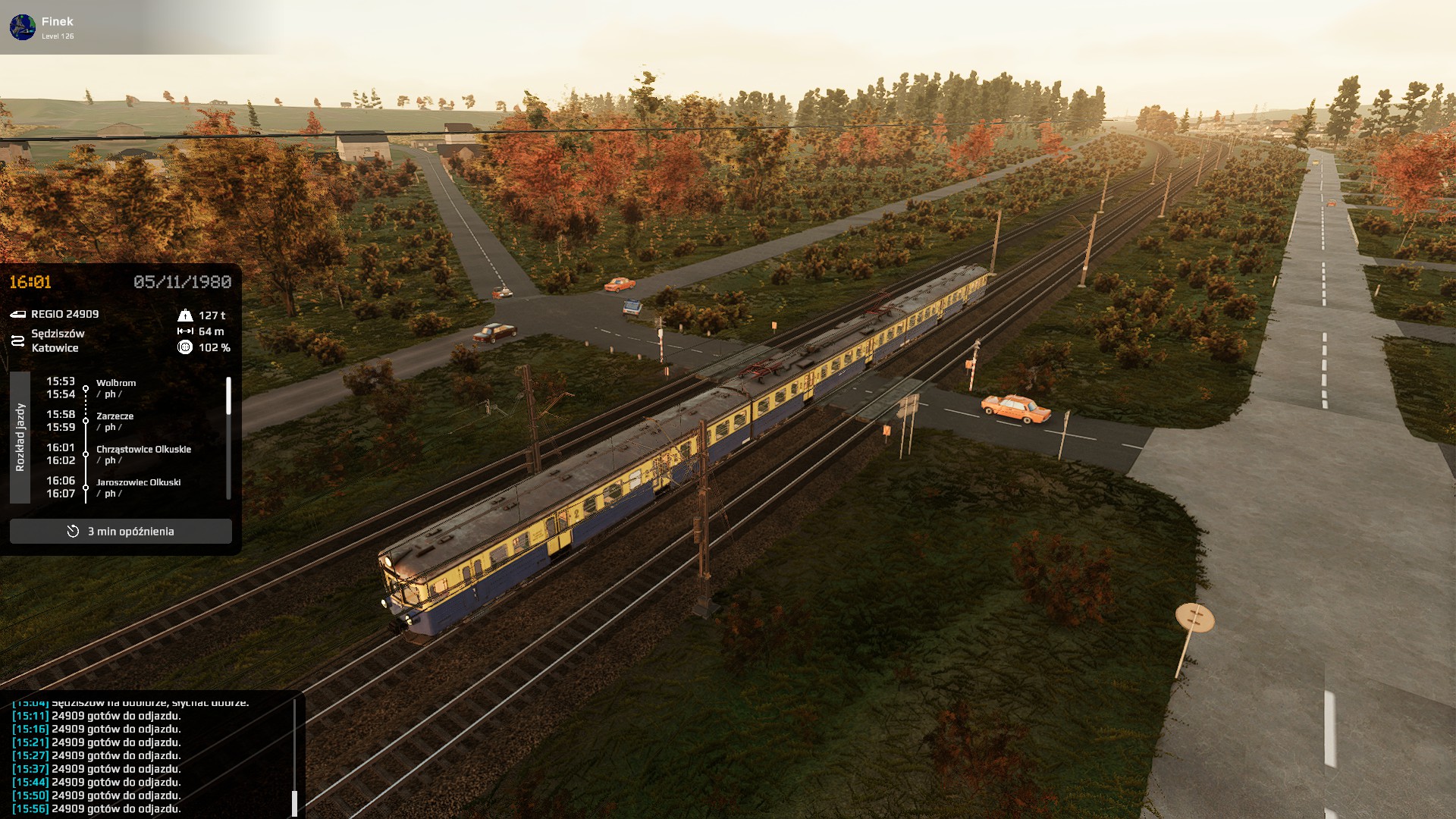
Task: Click the chat log scrollbar
Action: (294, 802)
